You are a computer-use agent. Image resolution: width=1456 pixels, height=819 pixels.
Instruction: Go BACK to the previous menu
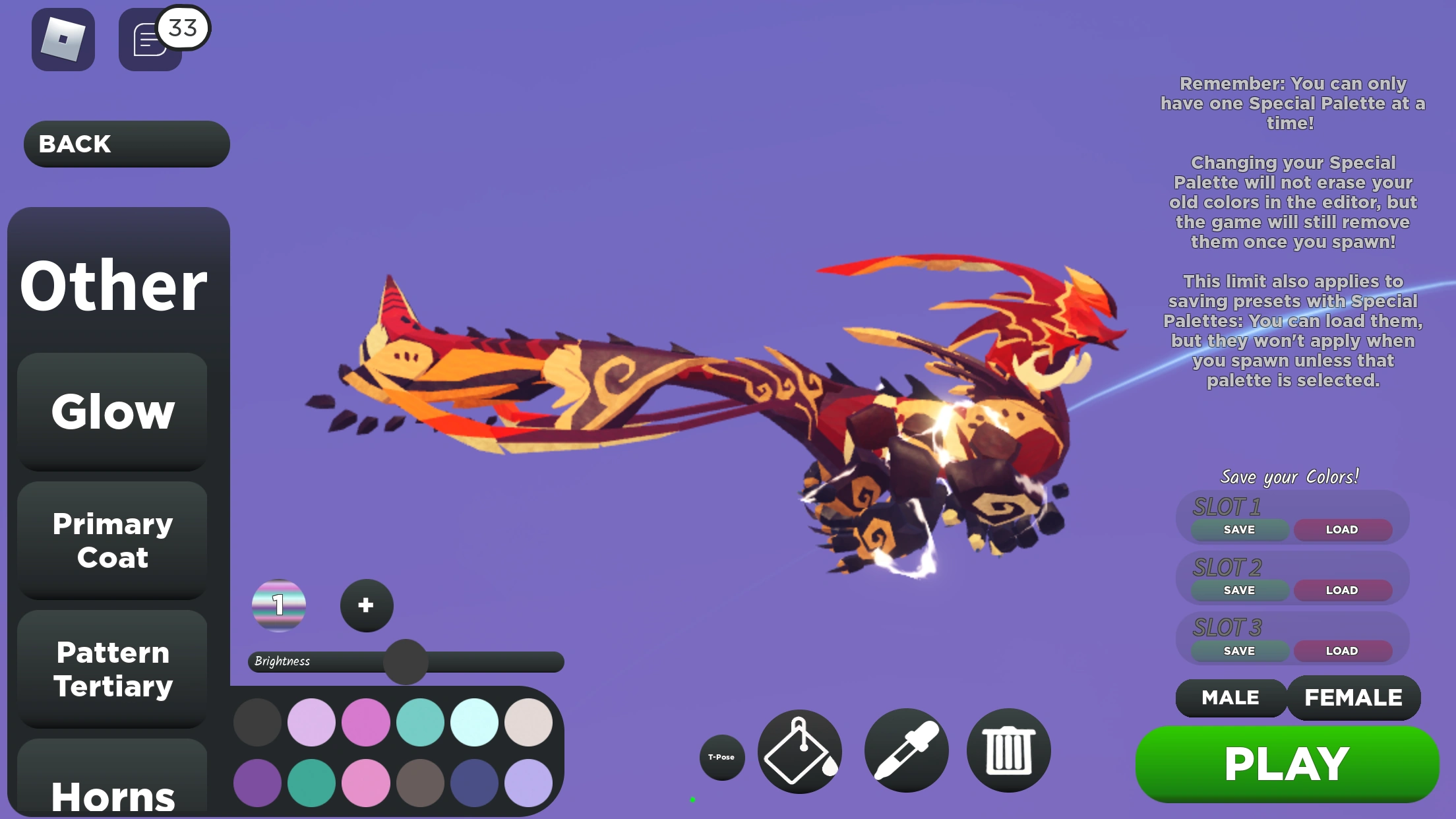(125, 144)
